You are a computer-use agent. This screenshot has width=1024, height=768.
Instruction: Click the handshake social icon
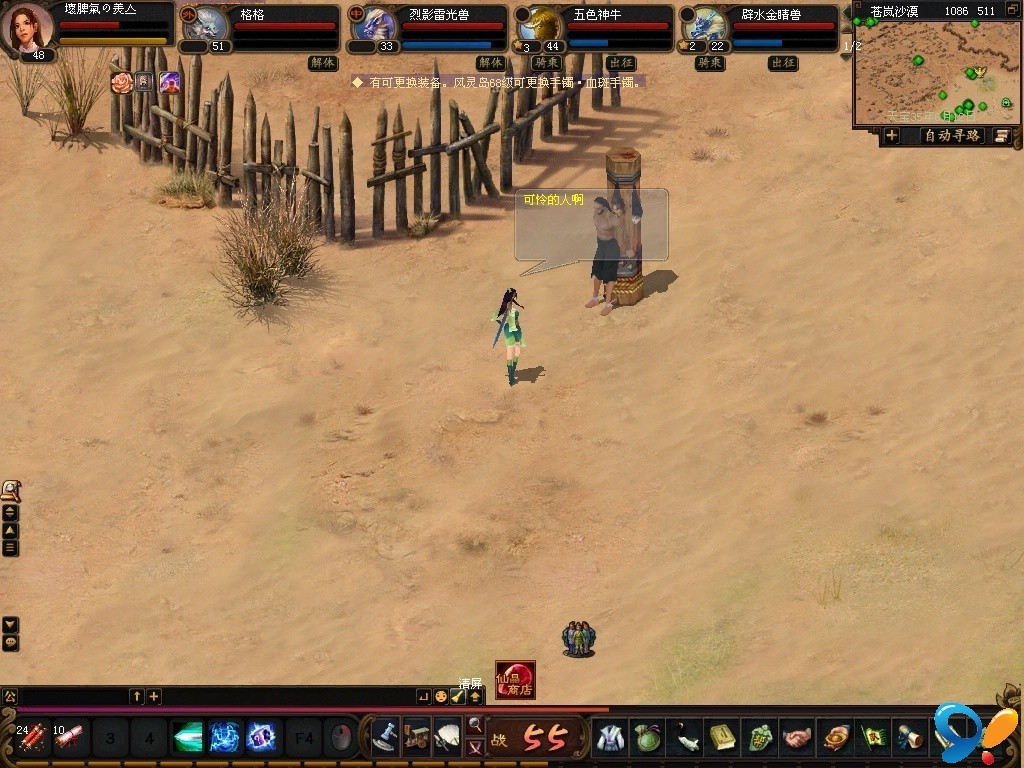[x=797, y=738]
